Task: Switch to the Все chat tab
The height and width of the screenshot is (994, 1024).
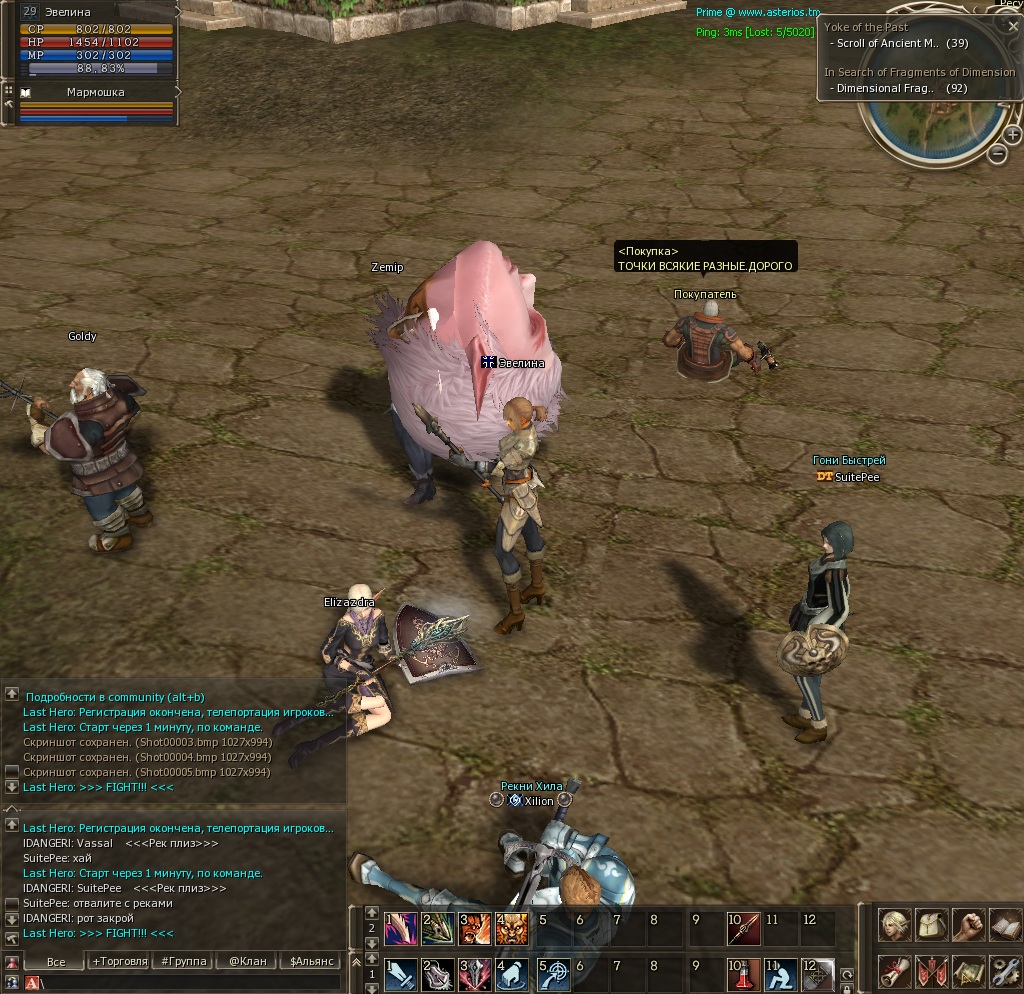Action: click(56, 962)
